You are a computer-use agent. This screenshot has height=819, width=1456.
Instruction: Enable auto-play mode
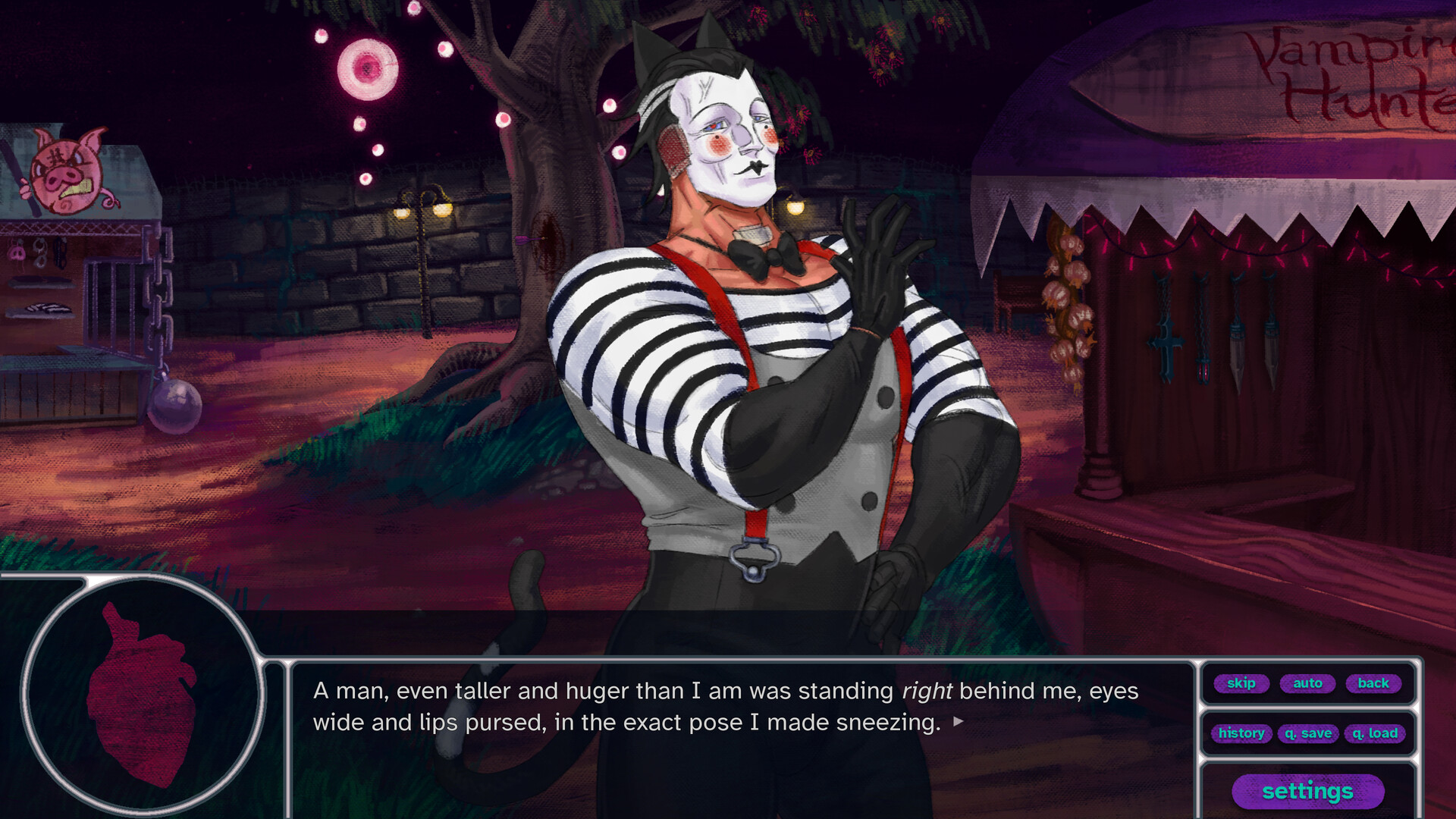click(1307, 683)
